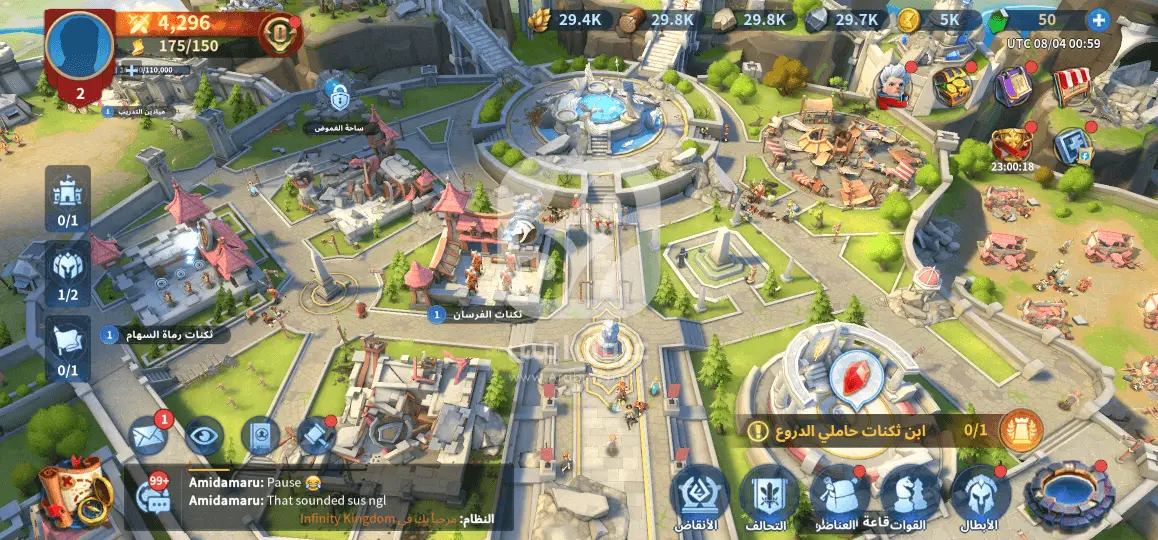Open the stone arena pool icon

click(1069, 494)
